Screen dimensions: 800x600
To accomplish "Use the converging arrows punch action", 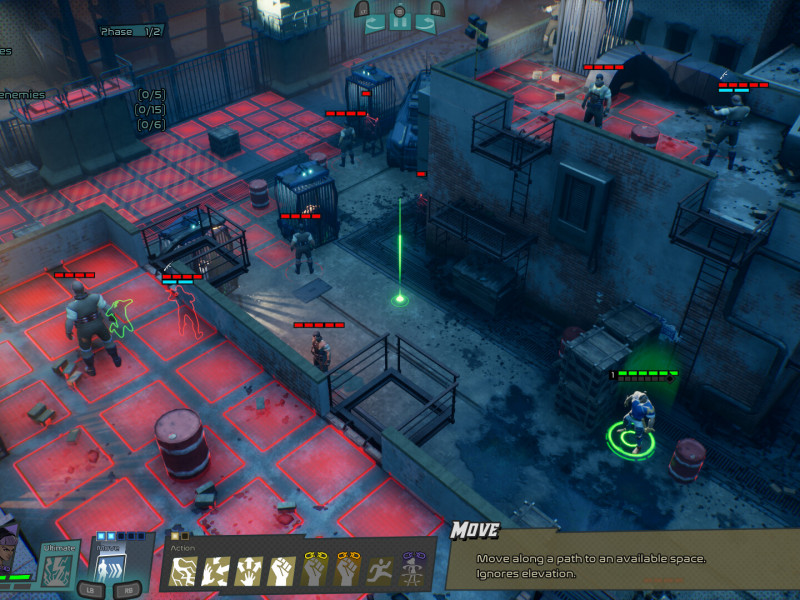I will pyautogui.click(x=217, y=571).
